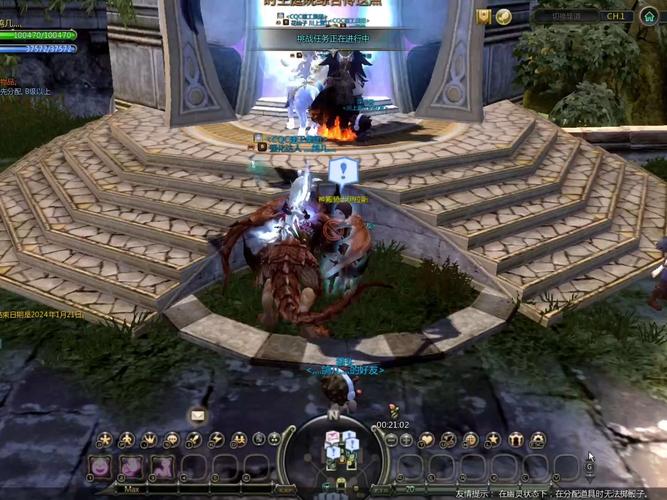Click the green home icon
Screen dimensions: 667x500
(648, 17)
